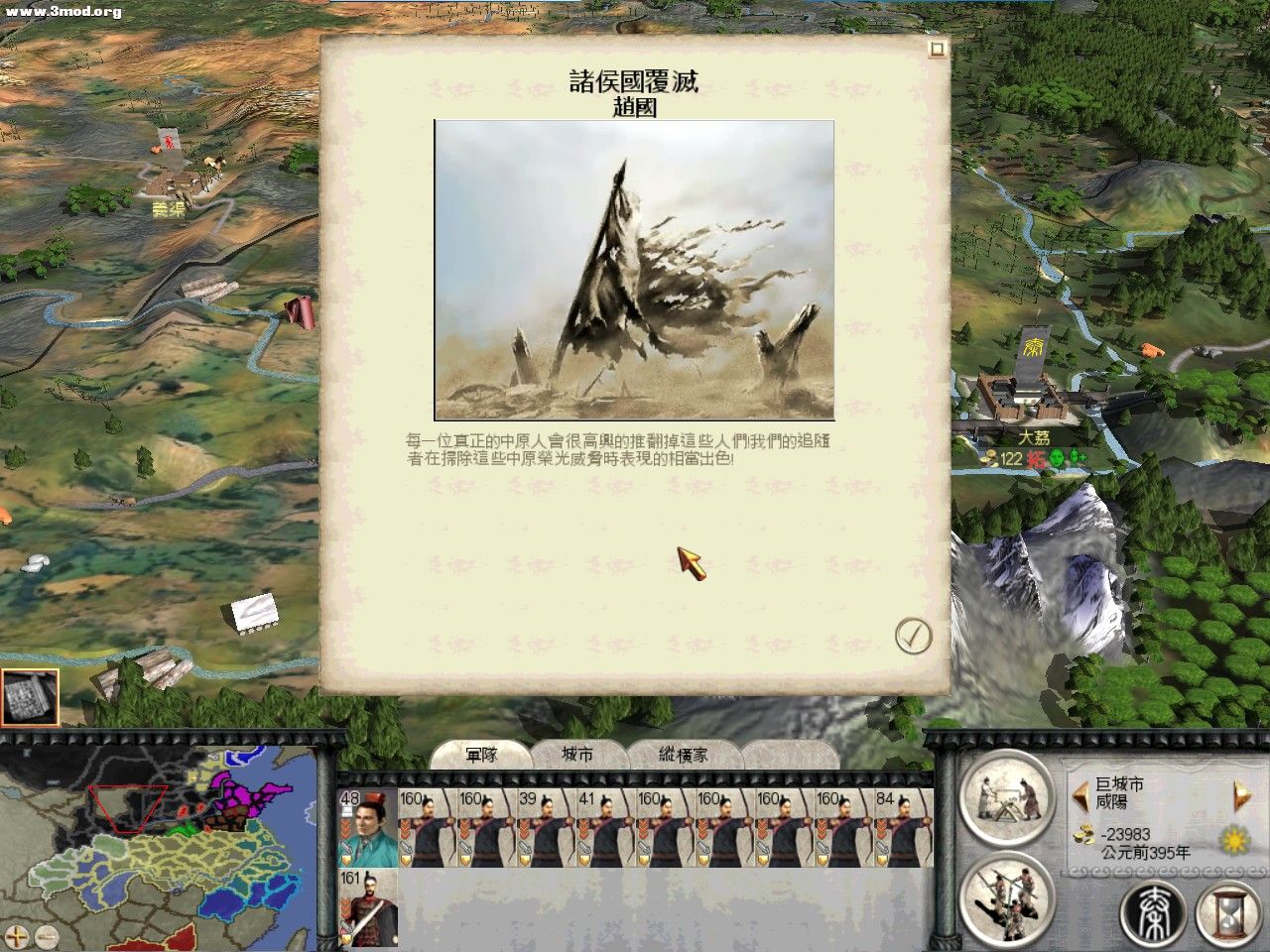
Task: Click the circular laborers construction icon
Action: pyautogui.click(x=1009, y=900)
